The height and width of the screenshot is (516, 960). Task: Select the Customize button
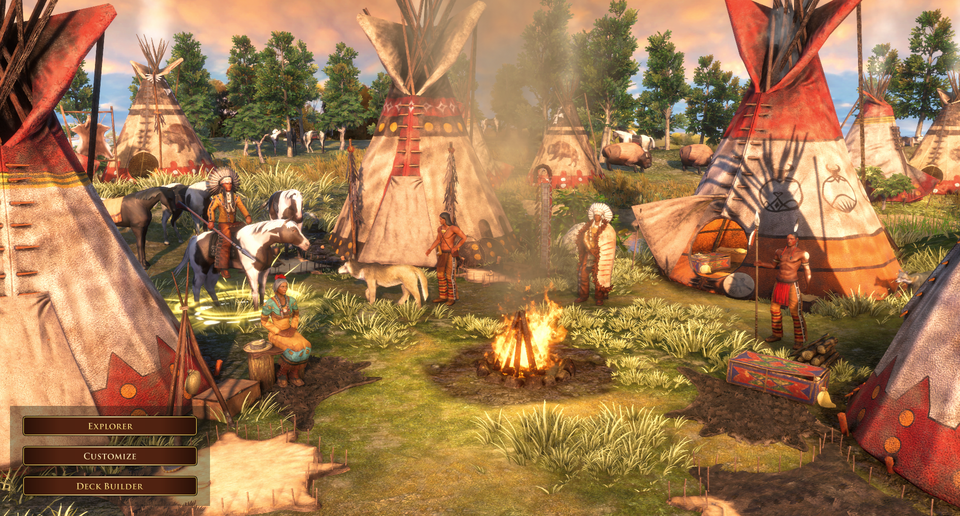110,456
